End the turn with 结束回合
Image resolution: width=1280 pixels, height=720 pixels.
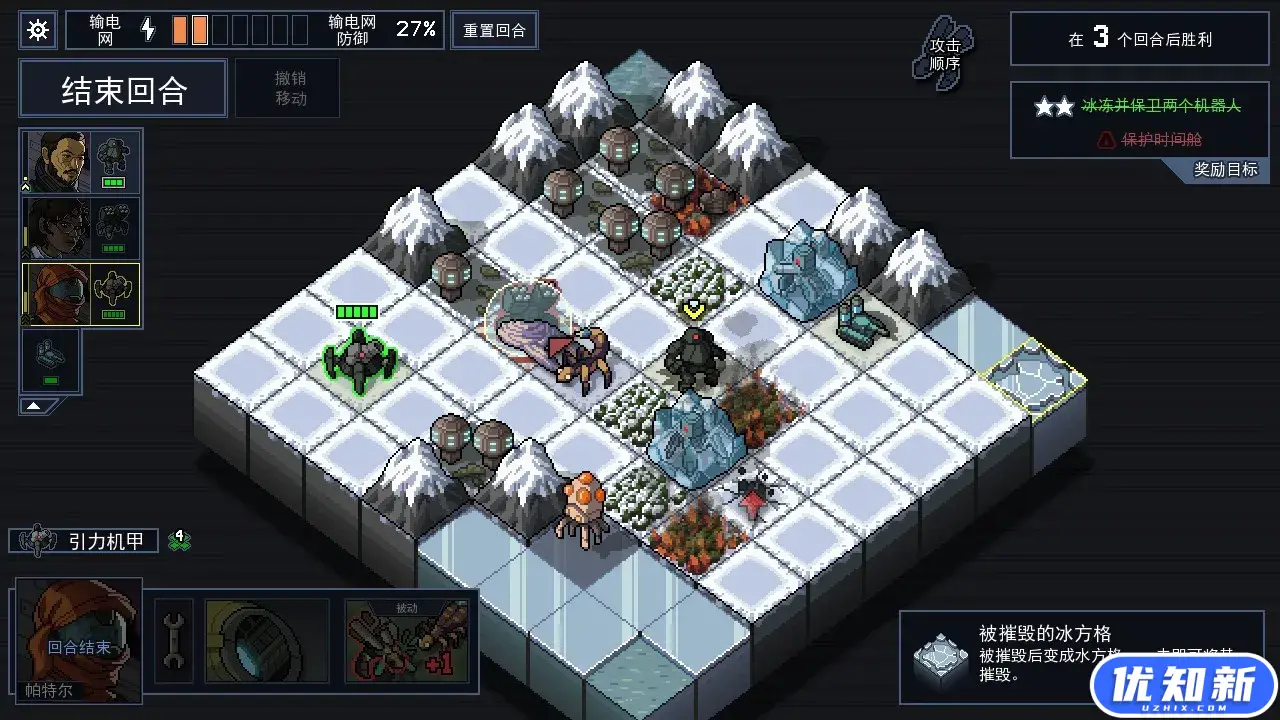[124, 91]
